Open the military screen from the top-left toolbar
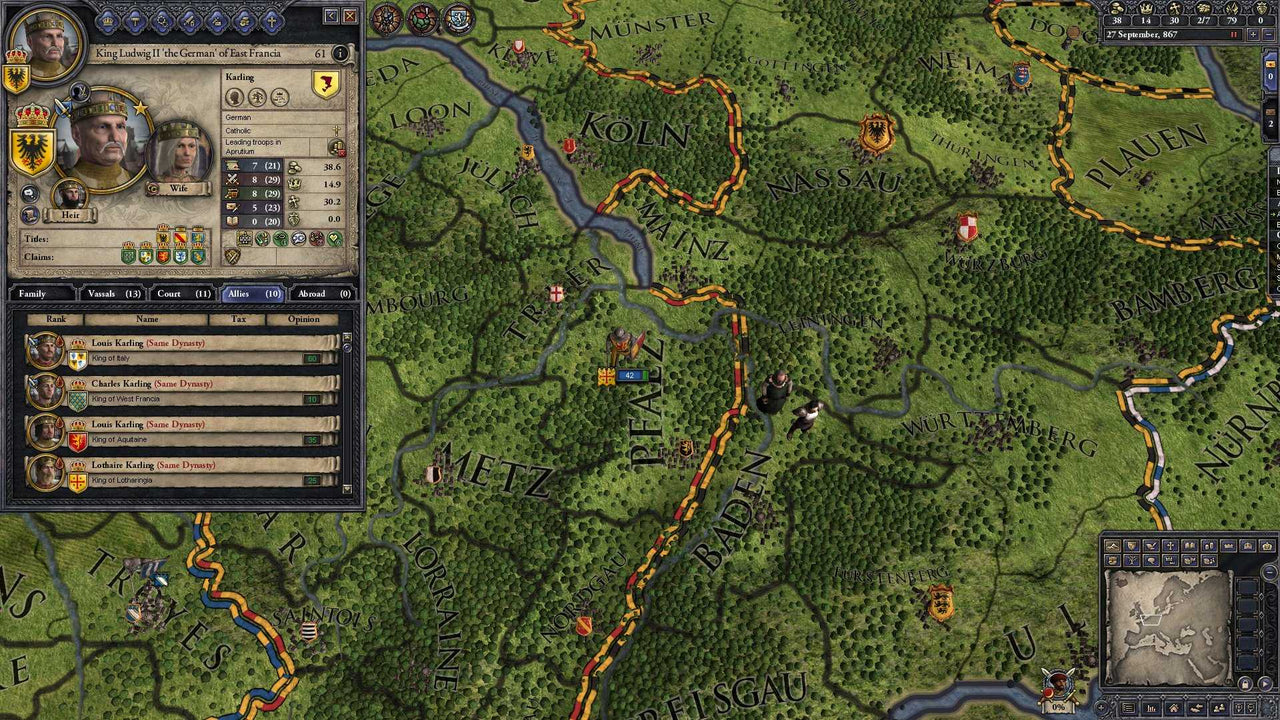 click(x=188, y=21)
